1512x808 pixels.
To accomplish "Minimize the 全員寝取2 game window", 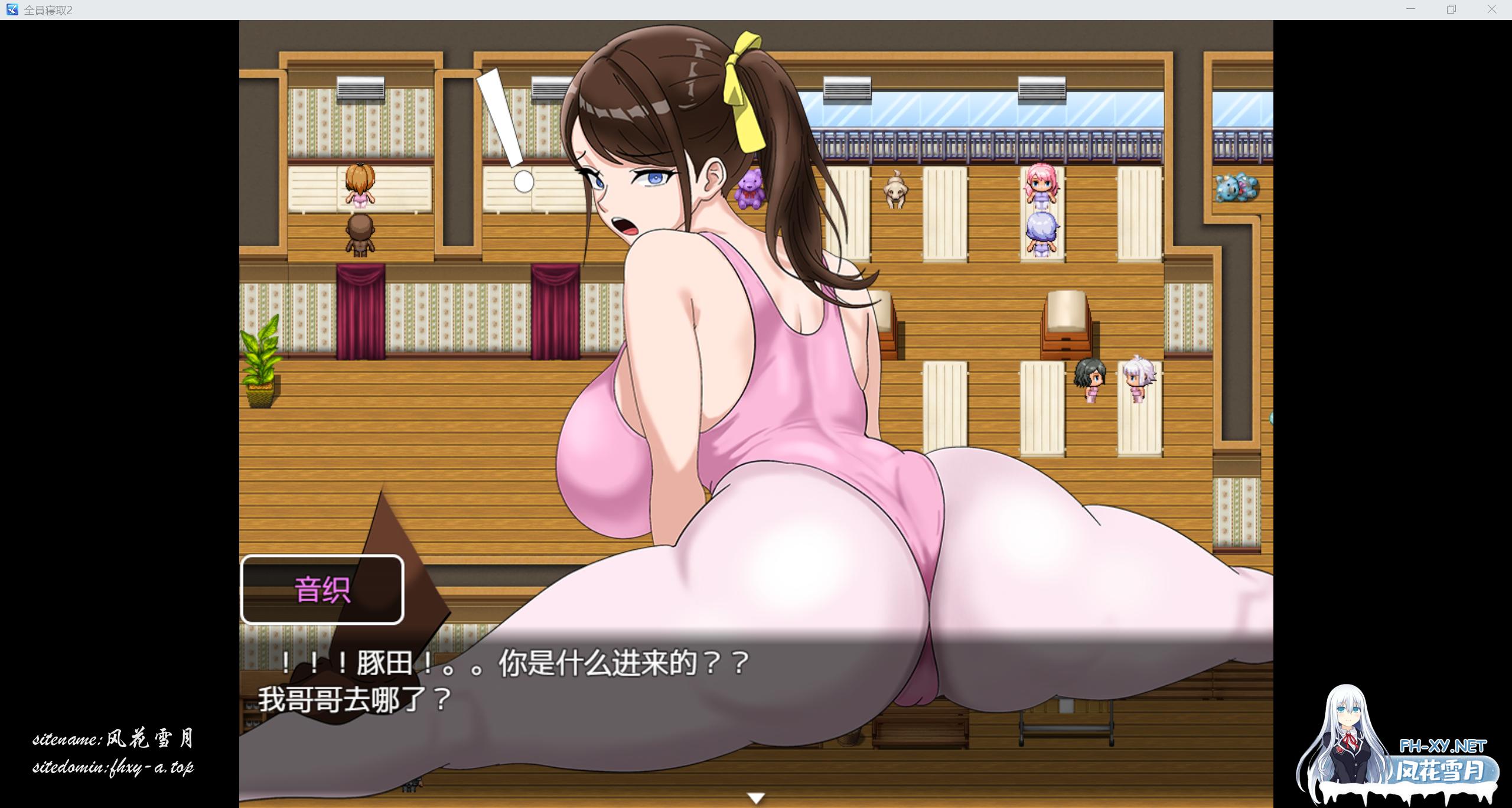I will [x=1412, y=9].
